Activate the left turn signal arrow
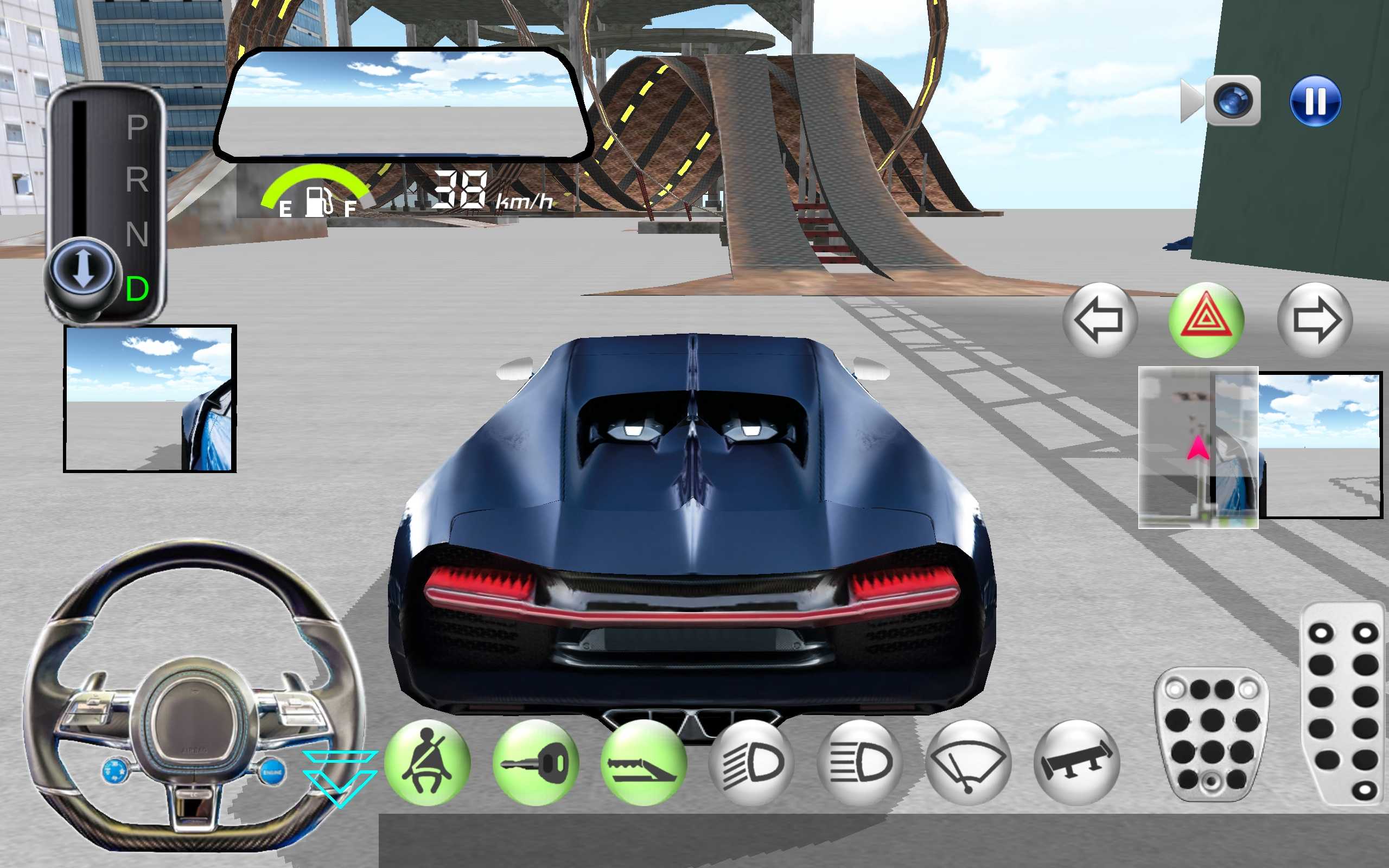 pos(1099,320)
